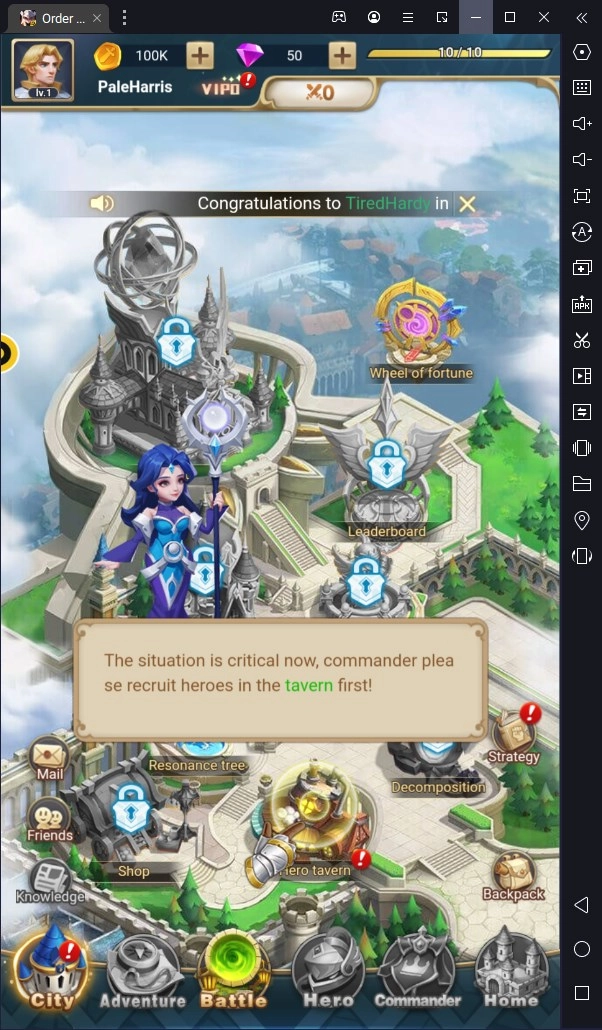This screenshot has height=1030, width=602.
Task: Open the Knowledge book
Action: coord(50,880)
